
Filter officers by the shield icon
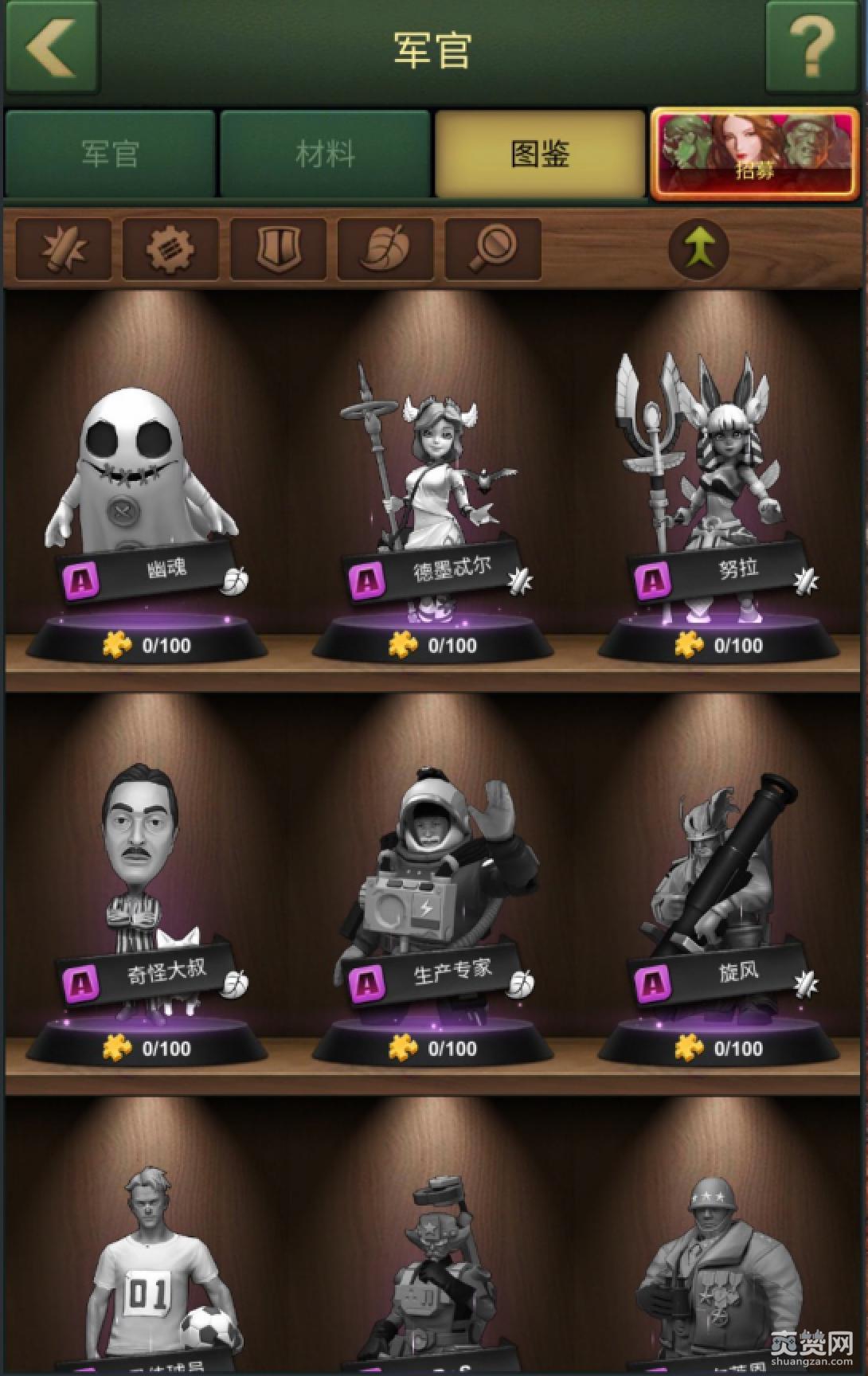[278, 248]
